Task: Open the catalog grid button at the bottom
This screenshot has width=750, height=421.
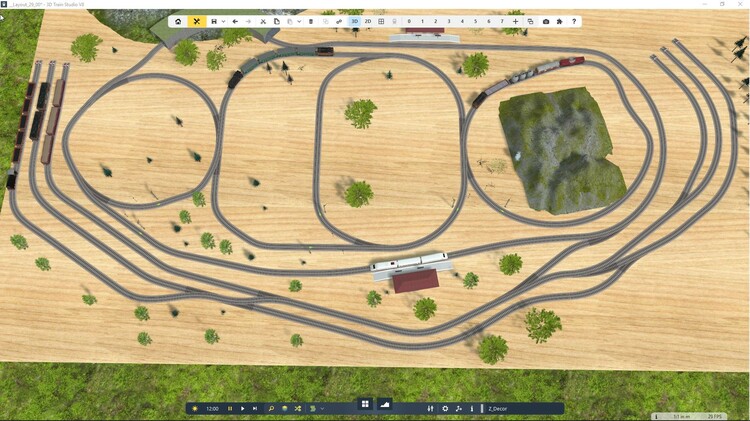Action: pyautogui.click(x=365, y=405)
